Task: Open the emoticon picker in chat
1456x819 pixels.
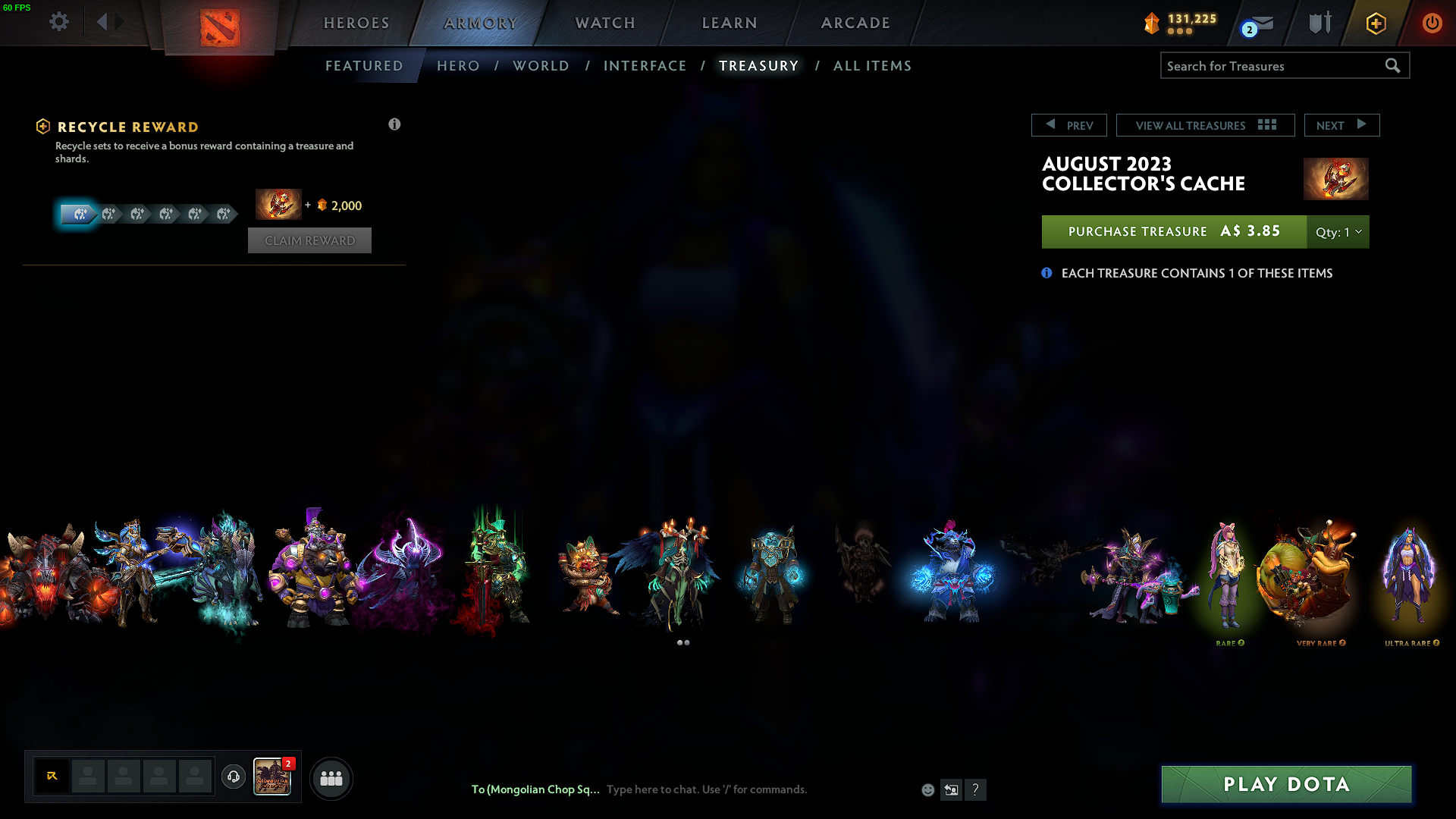Action: coord(927,789)
